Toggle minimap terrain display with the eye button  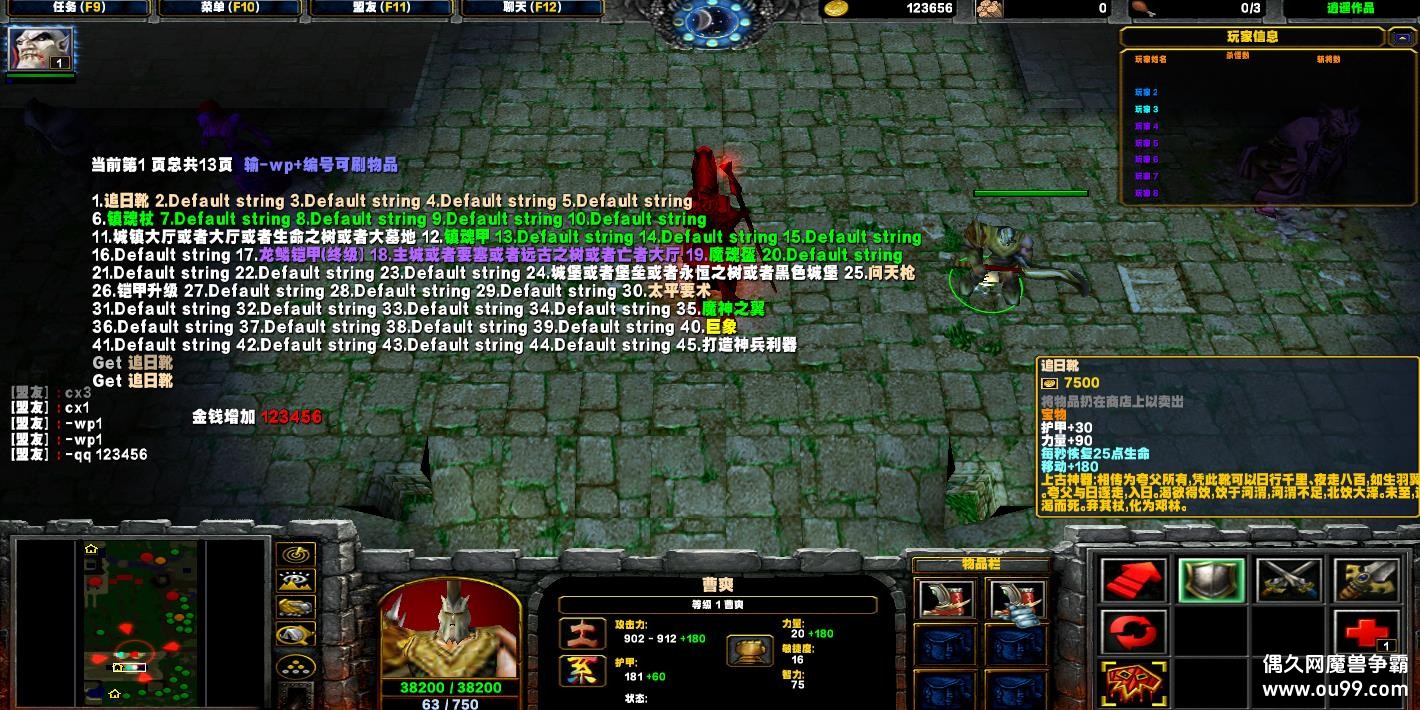coord(295,581)
